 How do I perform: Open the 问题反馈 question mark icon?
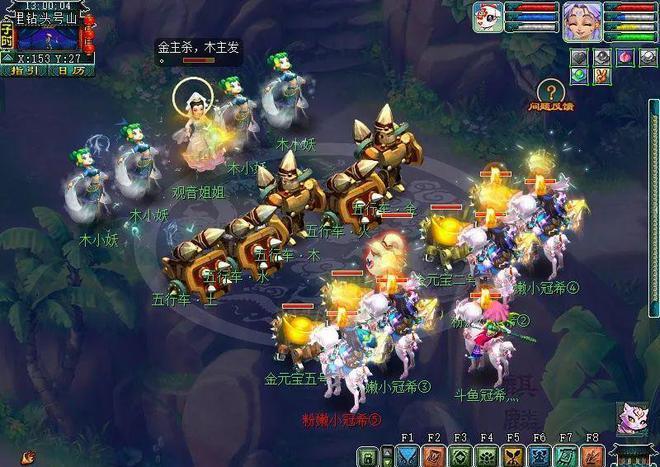click(549, 91)
